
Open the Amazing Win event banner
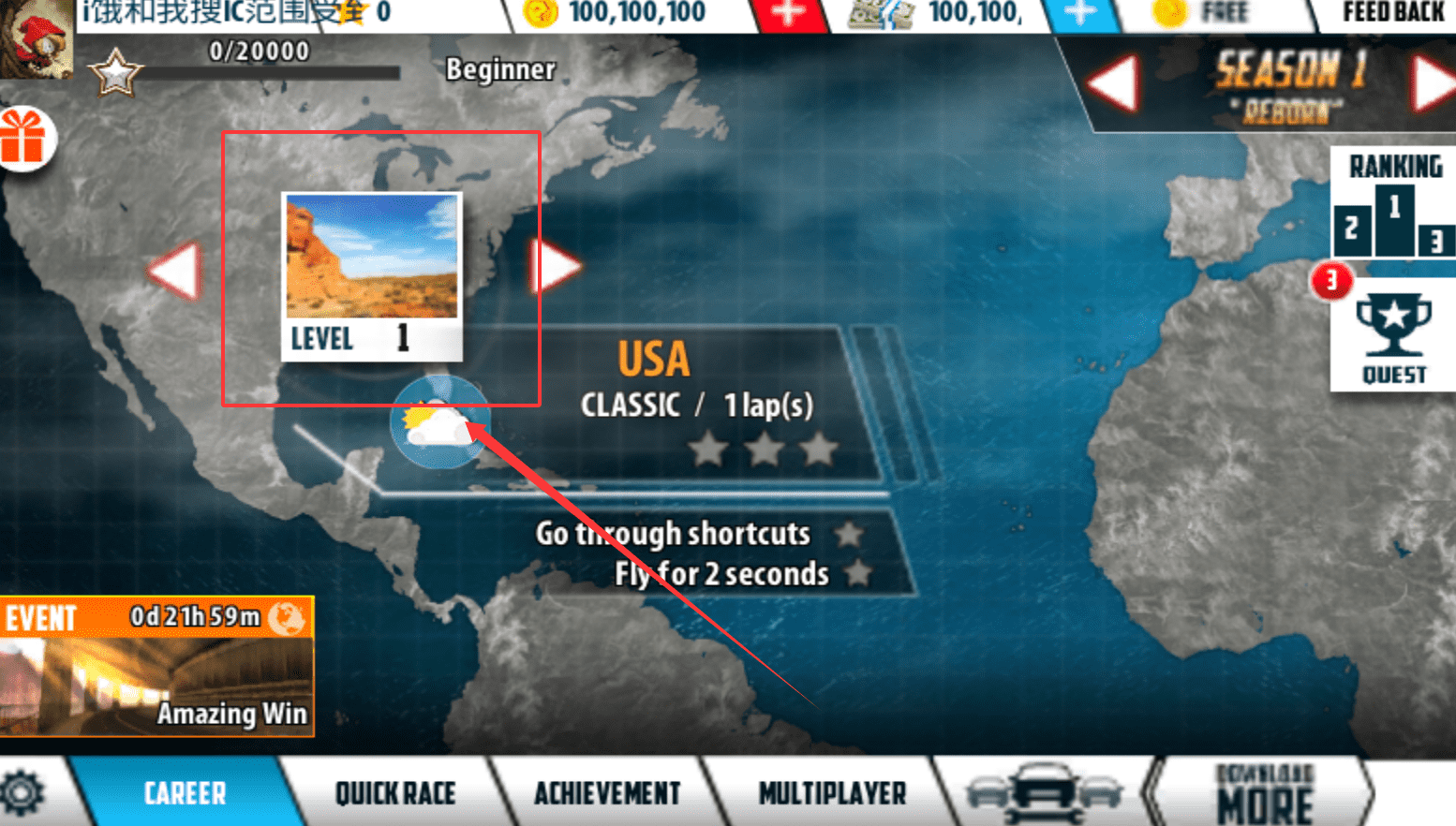(156, 667)
